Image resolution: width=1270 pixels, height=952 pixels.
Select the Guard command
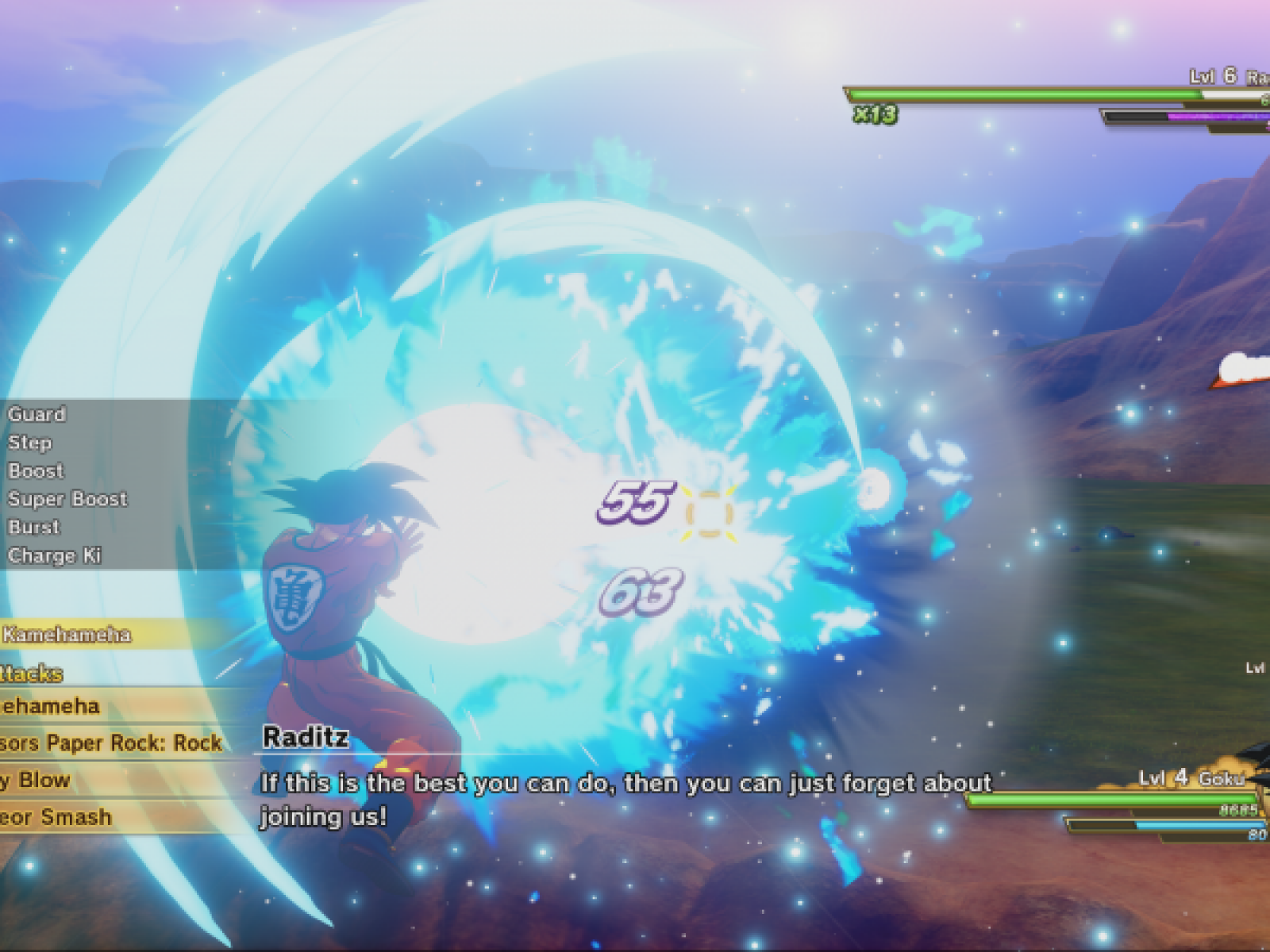(x=37, y=414)
